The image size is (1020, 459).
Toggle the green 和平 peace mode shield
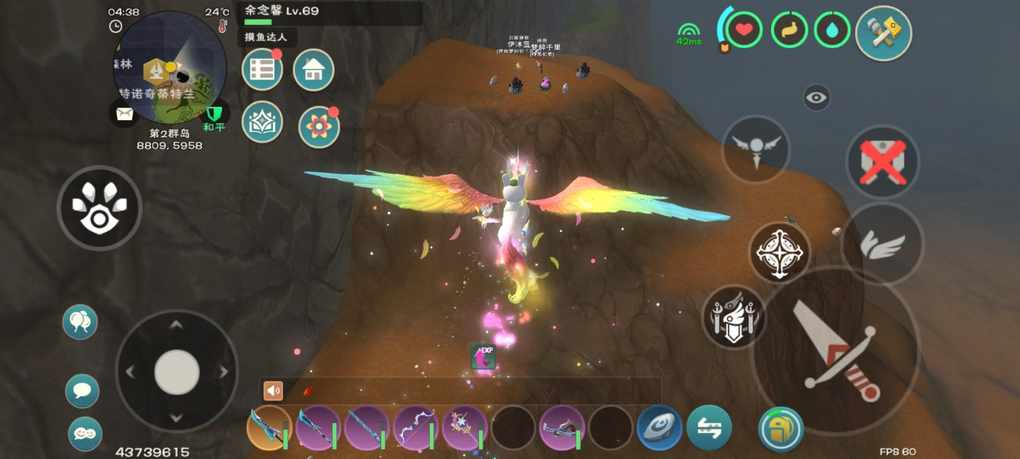click(x=214, y=114)
